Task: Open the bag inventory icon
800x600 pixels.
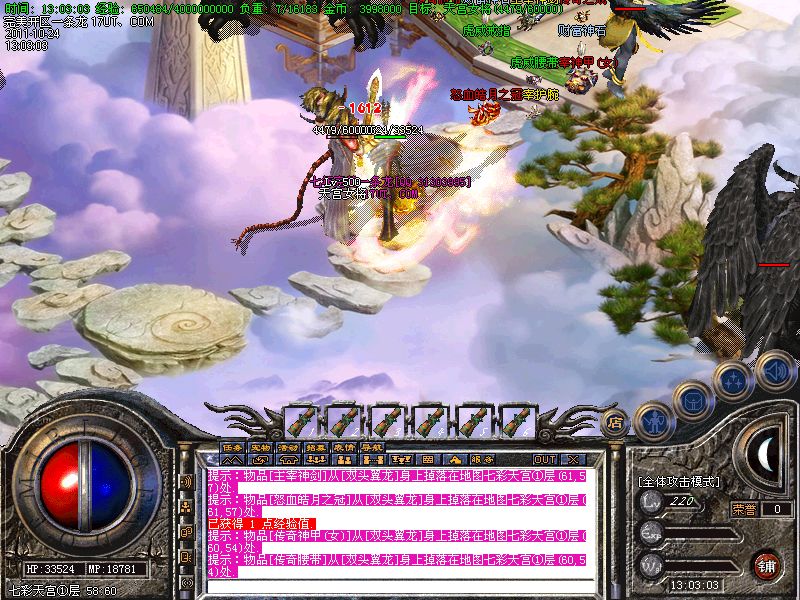Action: coord(692,401)
